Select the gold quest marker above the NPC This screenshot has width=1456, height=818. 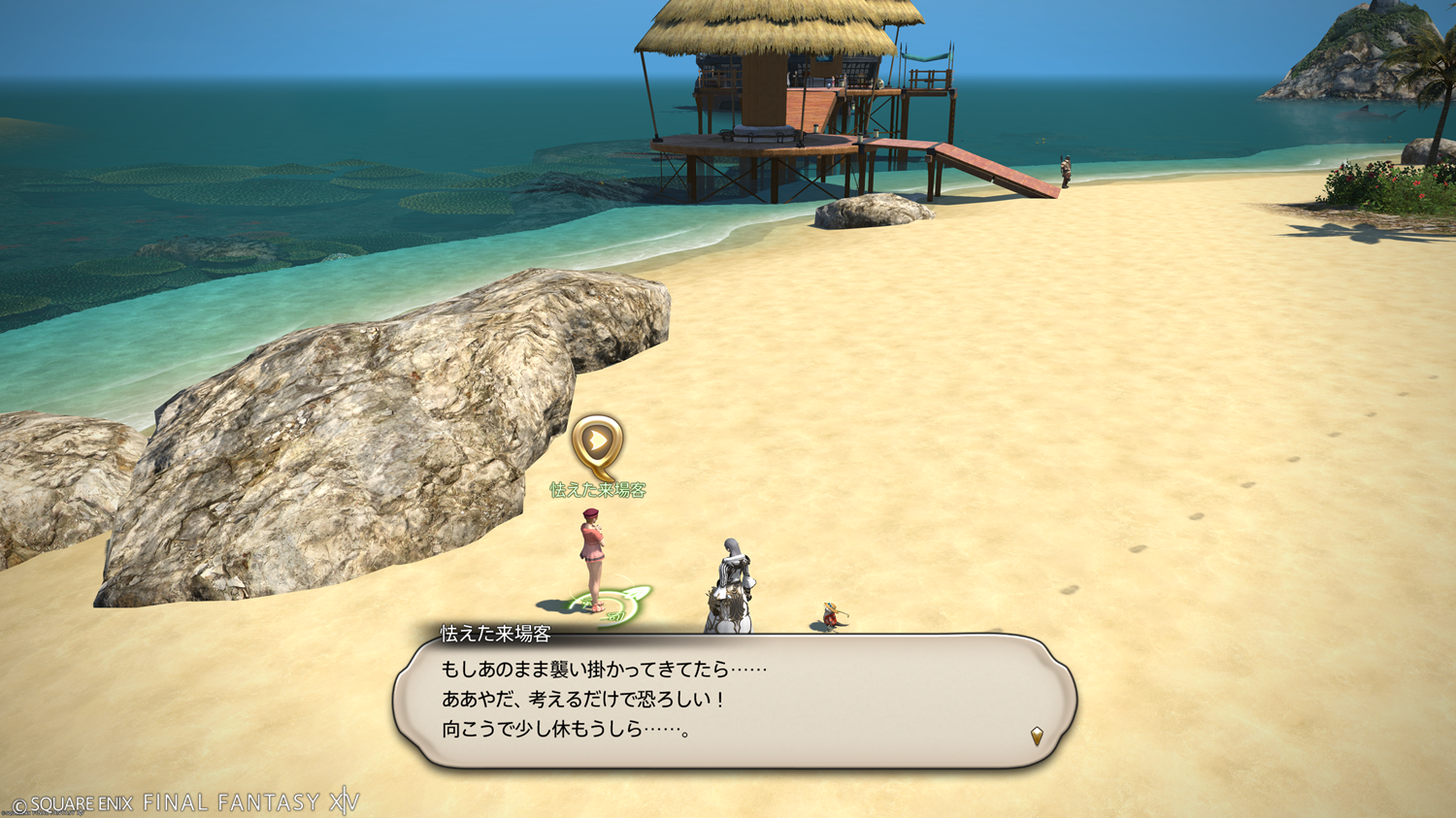(597, 443)
